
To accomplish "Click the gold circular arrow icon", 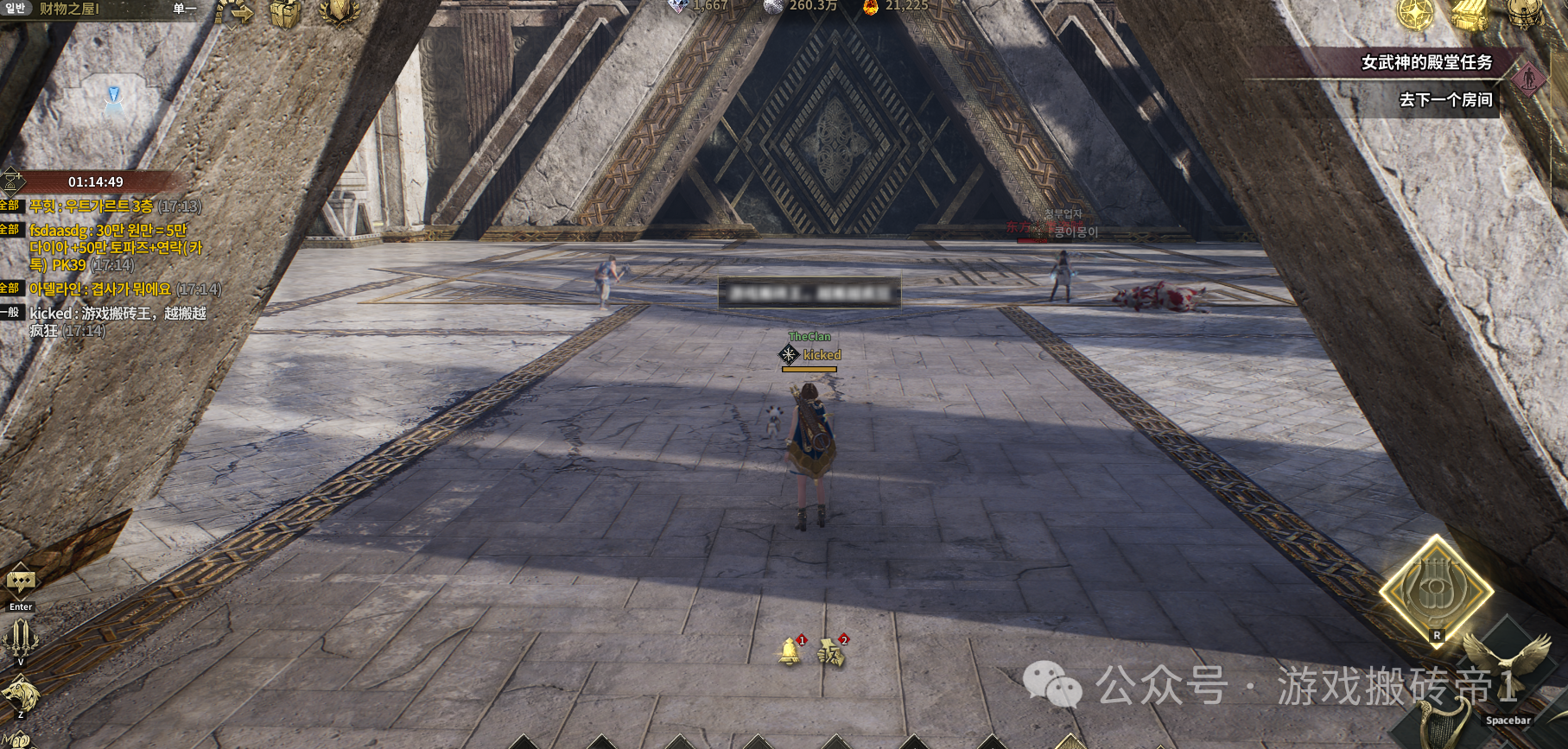I will point(233,12).
